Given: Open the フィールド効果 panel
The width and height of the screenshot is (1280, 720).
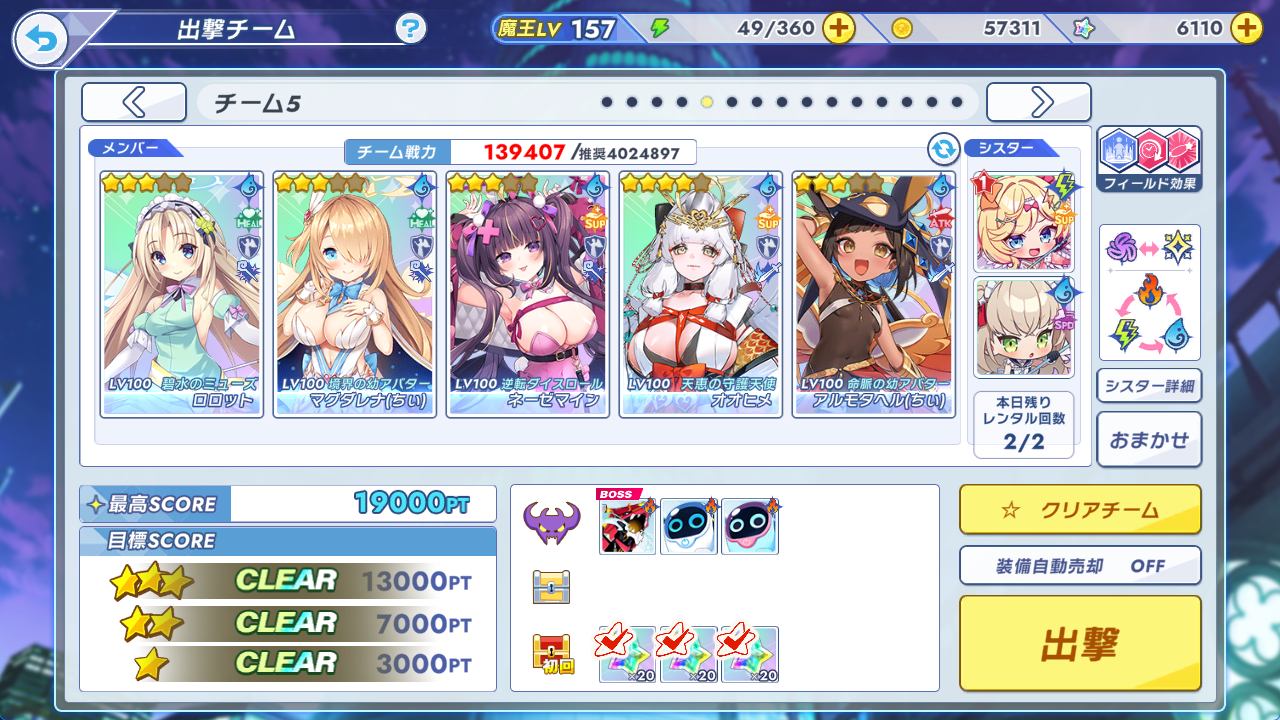Looking at the screenshot, I should click(x=1149, y=159).
